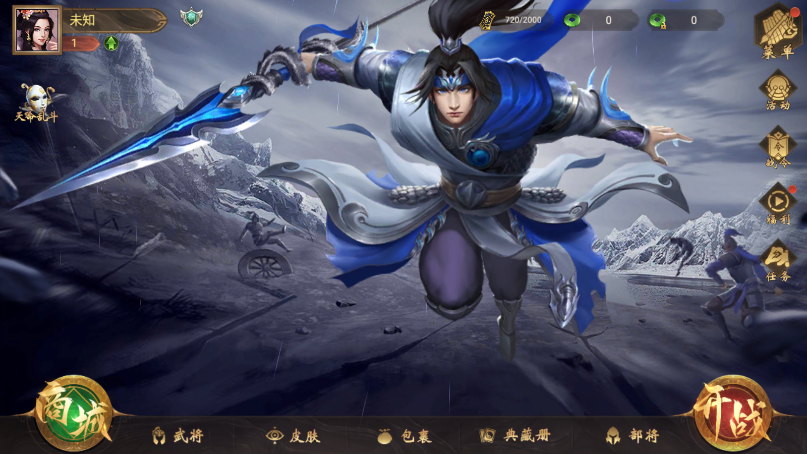The width and height of the screenshot is (807, 454).
Task: Click the green shield badge icon
Action: point(190,18)
